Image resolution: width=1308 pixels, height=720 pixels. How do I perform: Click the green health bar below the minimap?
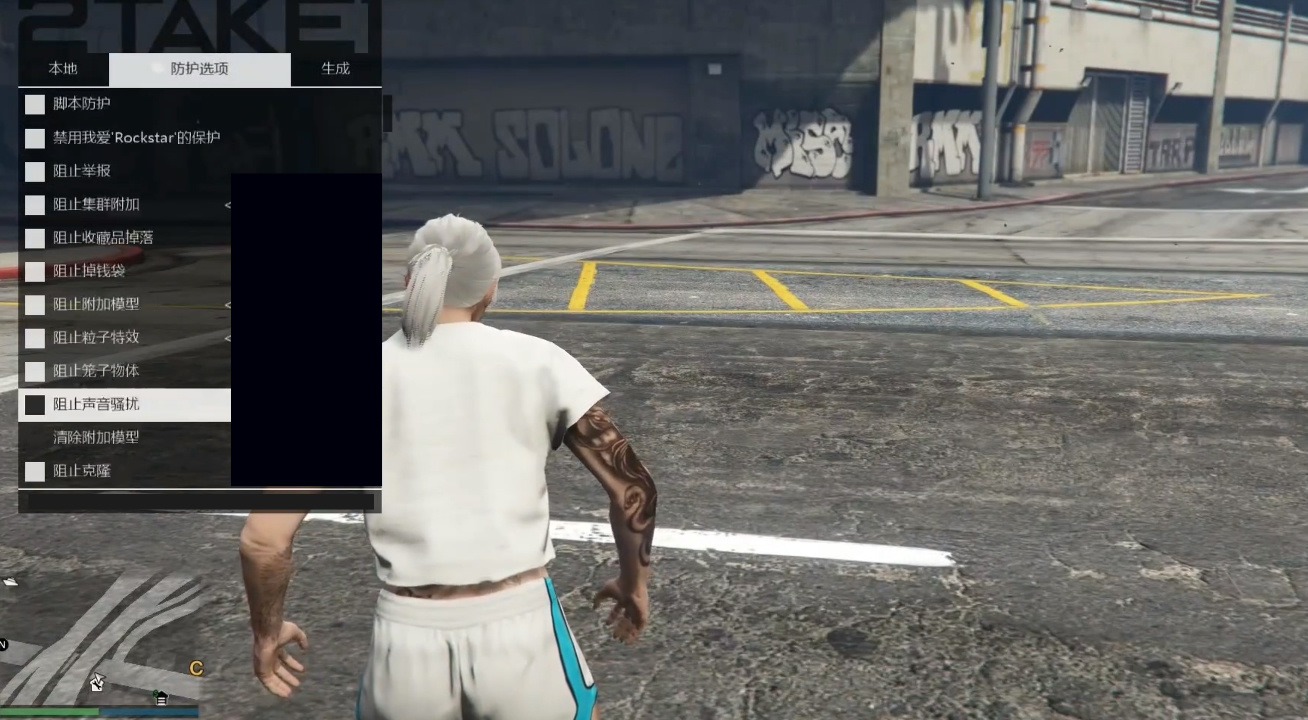coord(50,711)
